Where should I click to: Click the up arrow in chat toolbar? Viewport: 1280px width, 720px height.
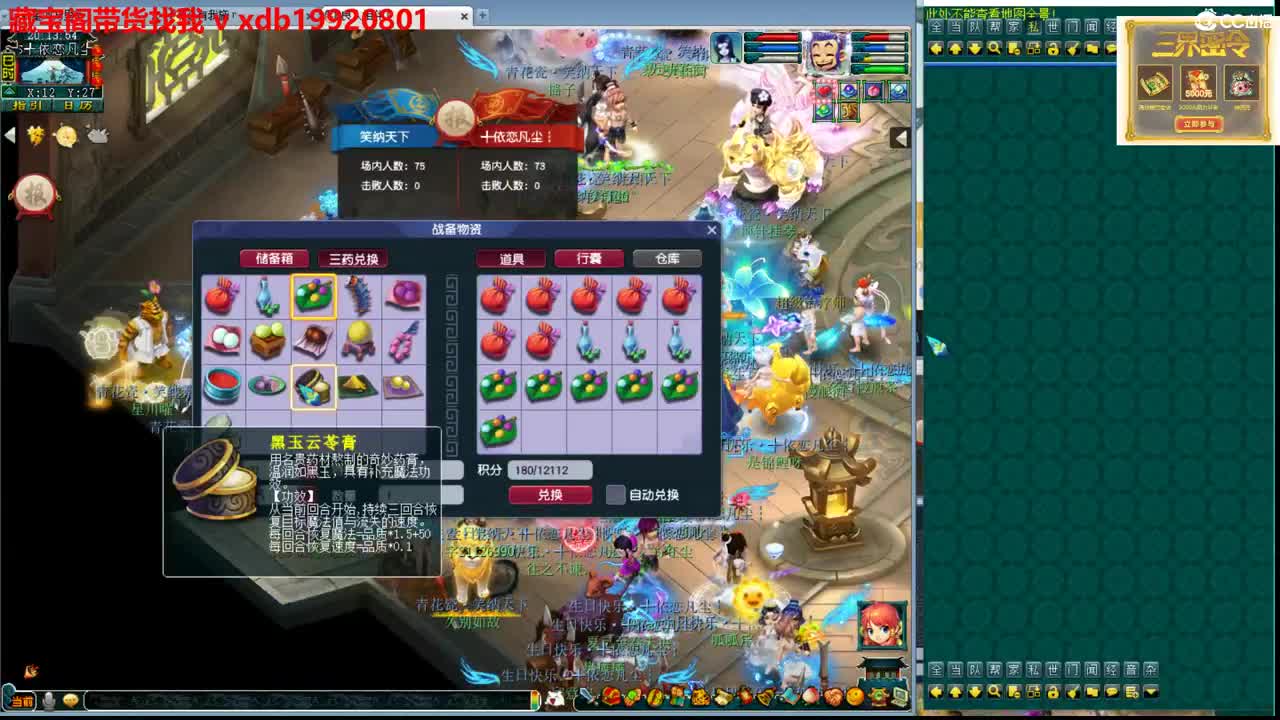(956, 46)
